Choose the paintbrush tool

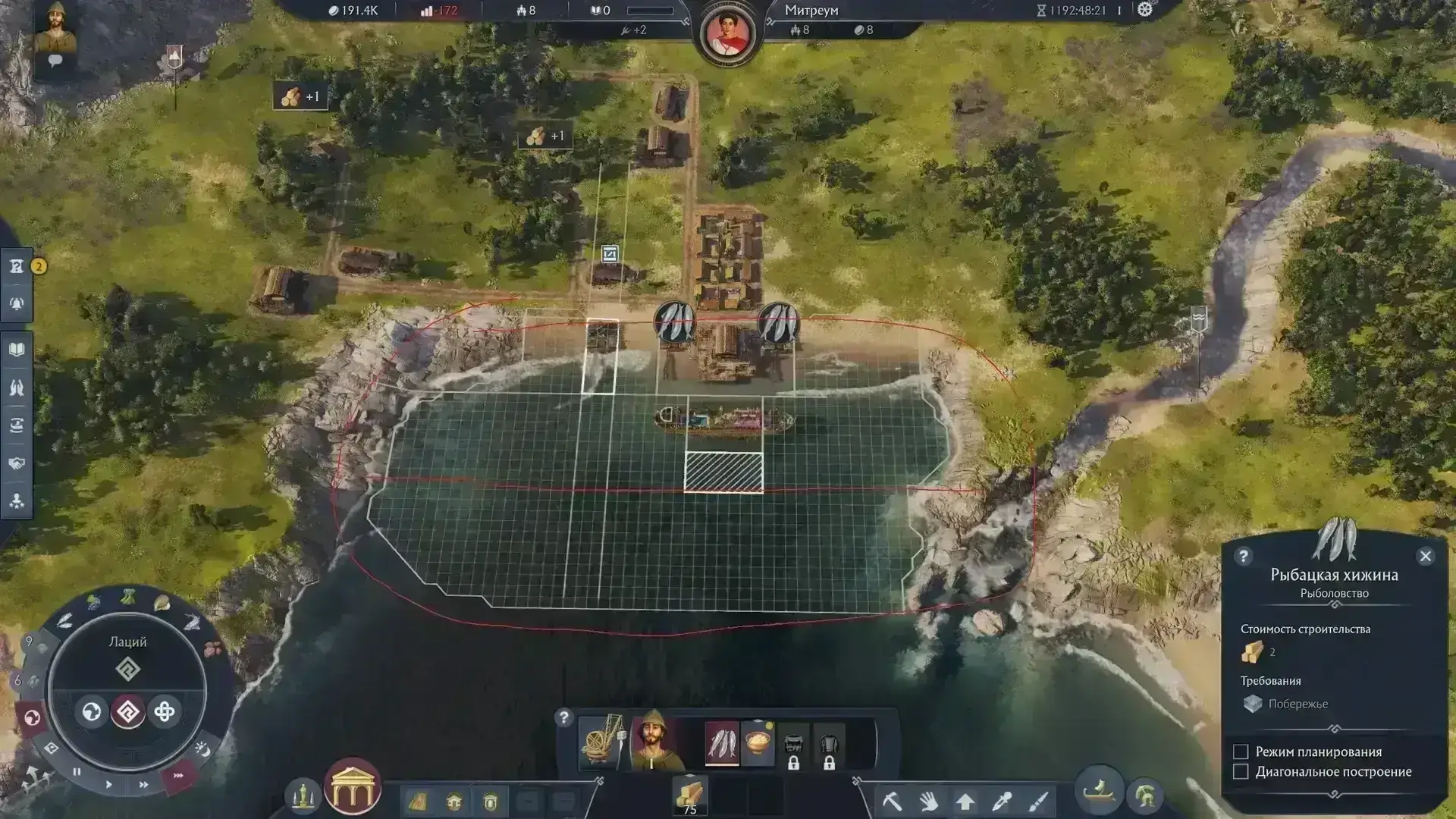[x=1039, y=801]
